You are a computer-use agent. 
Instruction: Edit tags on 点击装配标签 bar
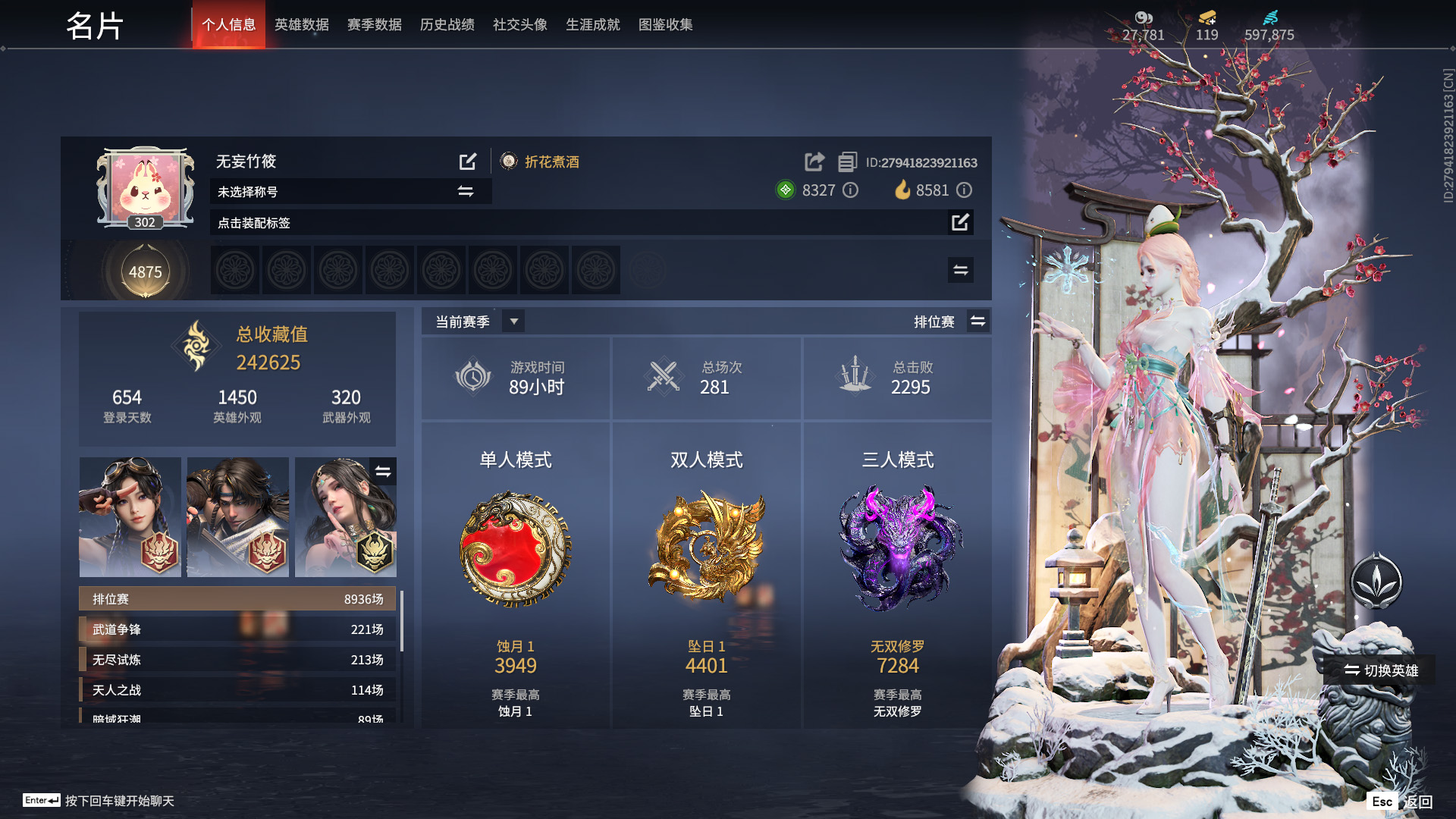click(x=960, y=222)
